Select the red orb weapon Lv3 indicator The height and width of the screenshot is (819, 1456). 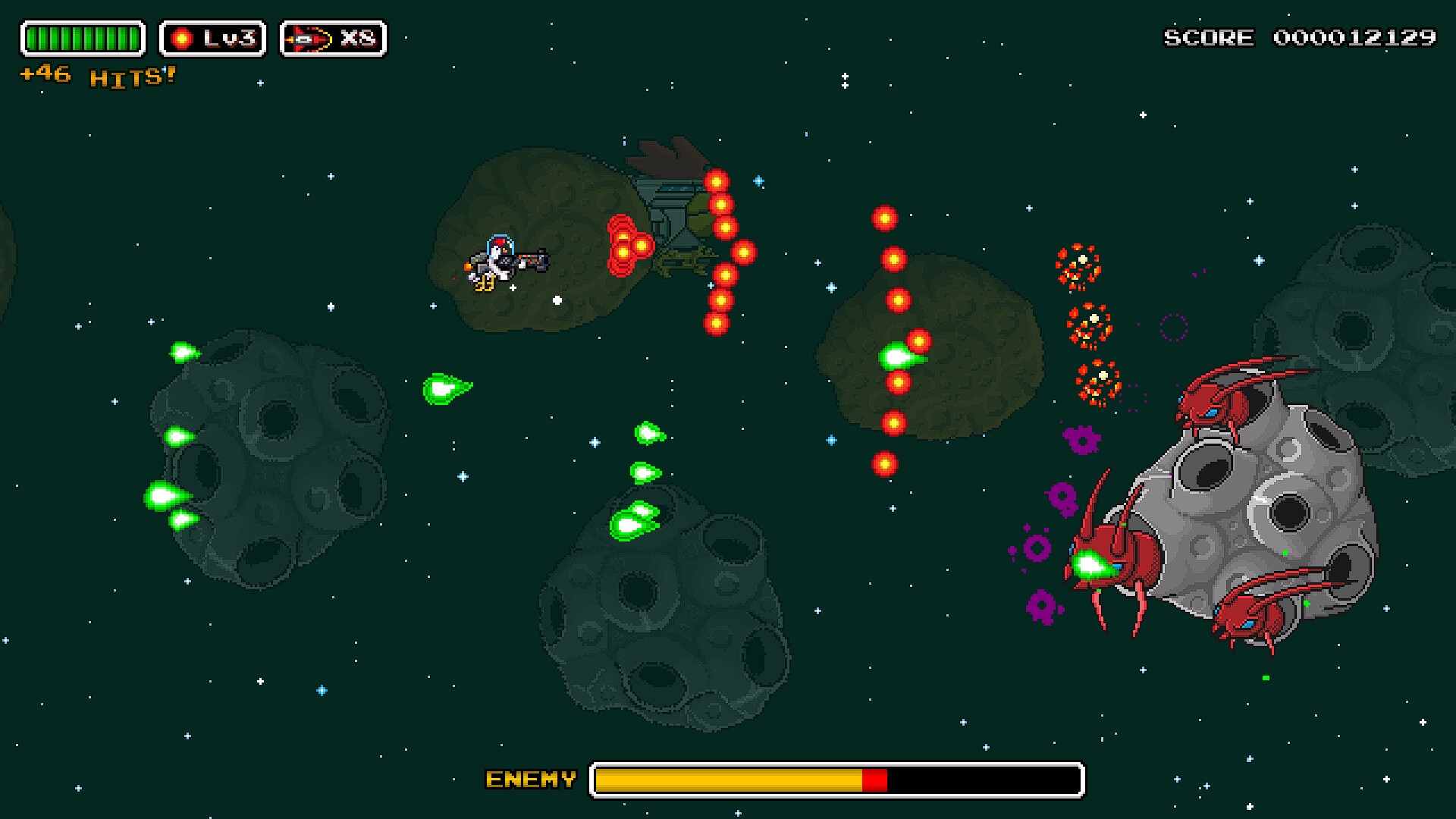coord(212,39)
